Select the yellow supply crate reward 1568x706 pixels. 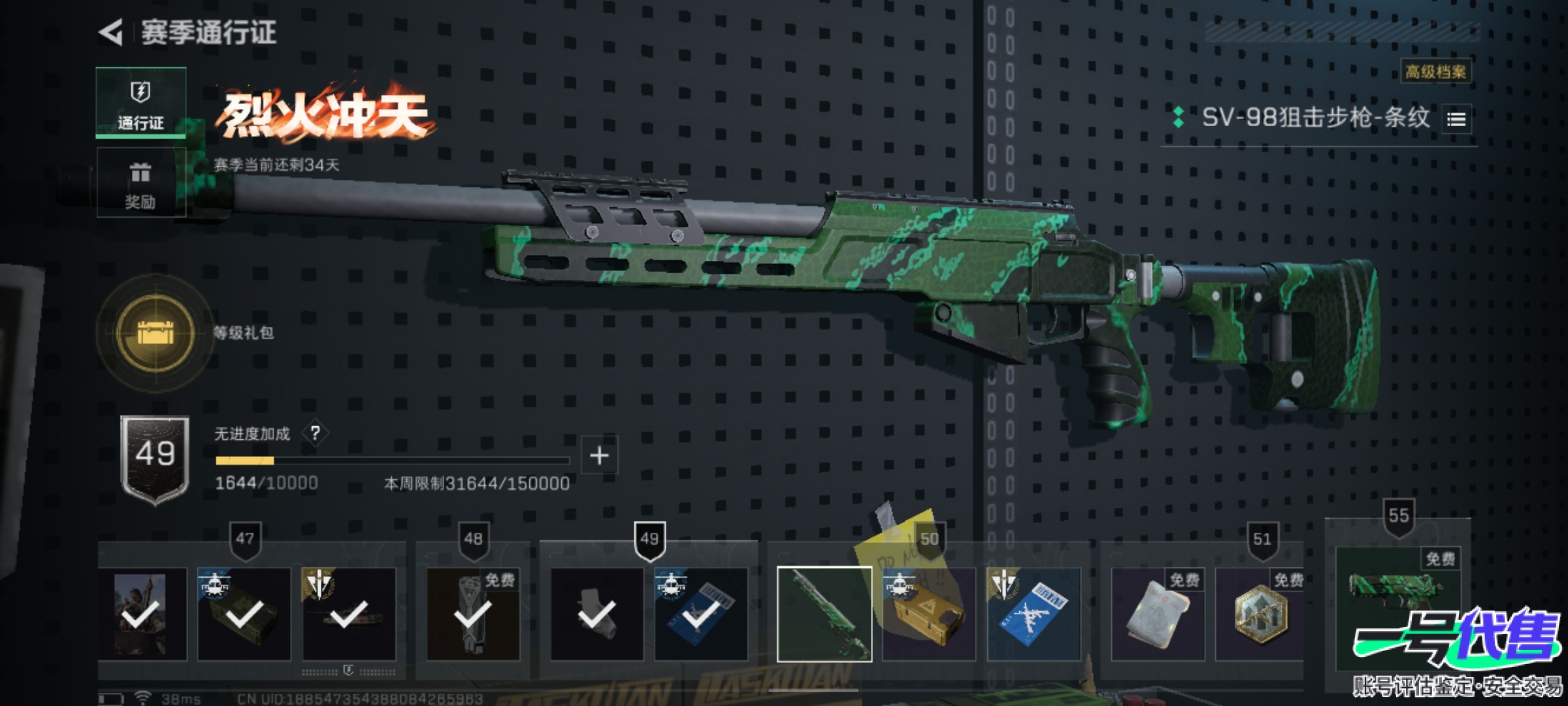(928, 614)
